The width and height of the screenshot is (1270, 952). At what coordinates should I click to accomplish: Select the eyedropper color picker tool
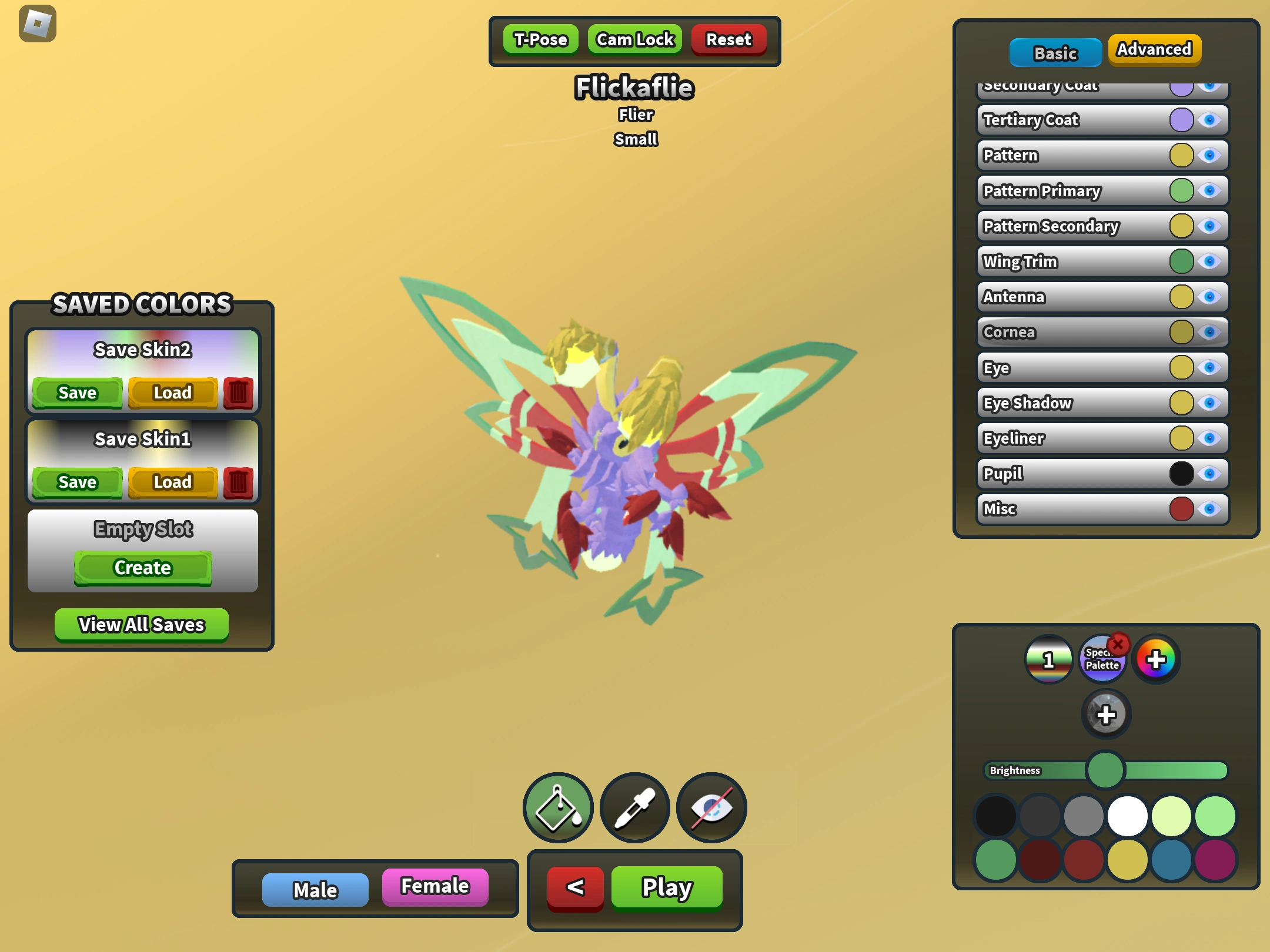click(634, 807)
